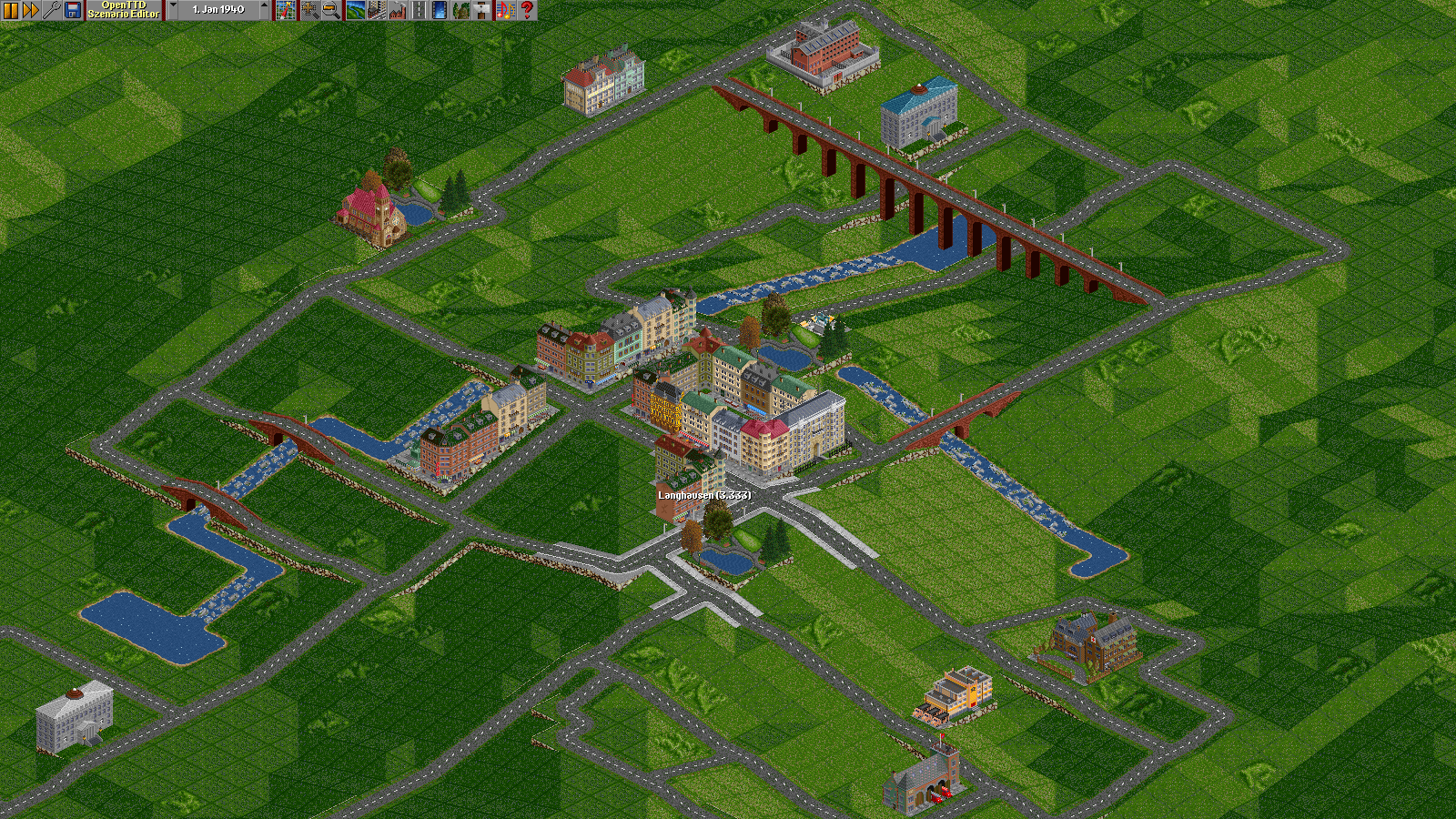Open game options via the wrench icon
The height and width of the screenshot is (819, 1456).
[52, 10]
